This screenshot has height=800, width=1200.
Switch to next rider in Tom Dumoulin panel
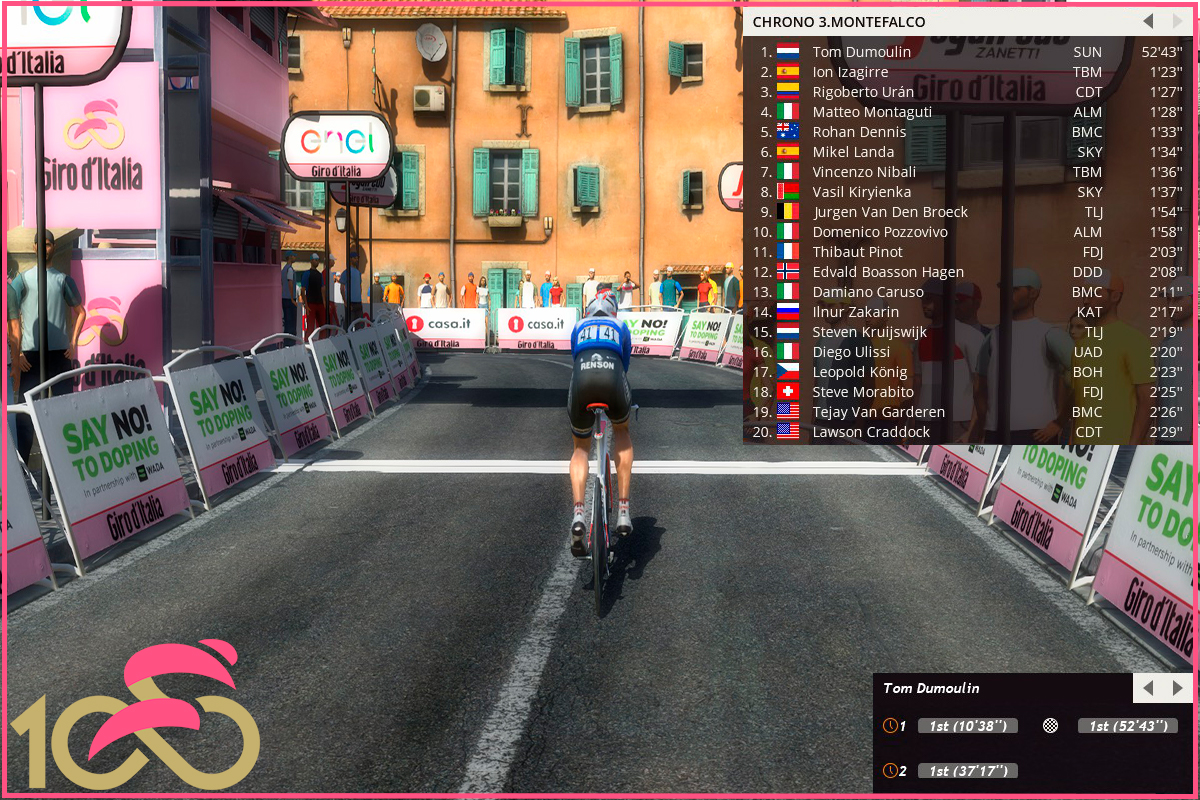tap(1178, 688)
